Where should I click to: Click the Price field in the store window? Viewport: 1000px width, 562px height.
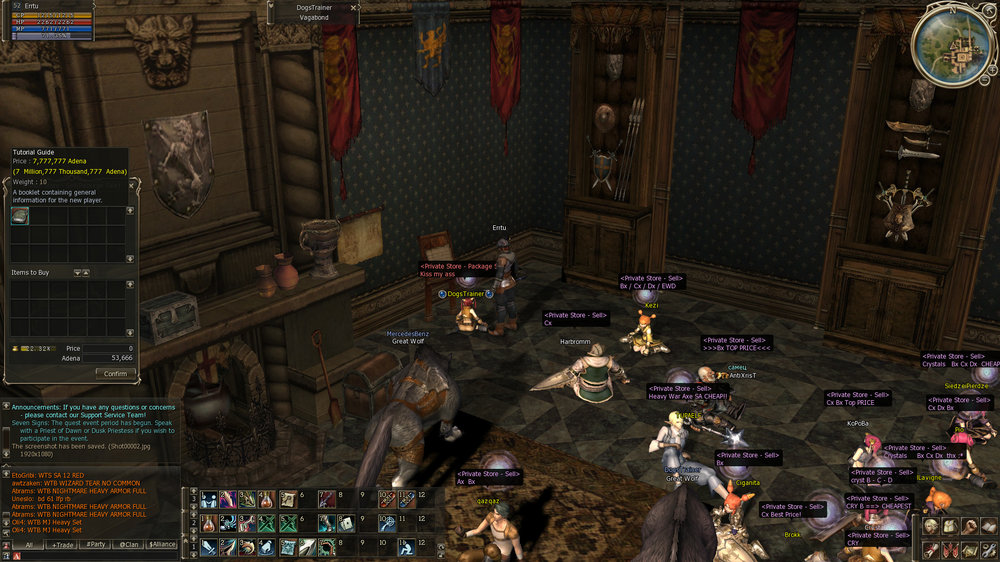[x=108, y=348]
